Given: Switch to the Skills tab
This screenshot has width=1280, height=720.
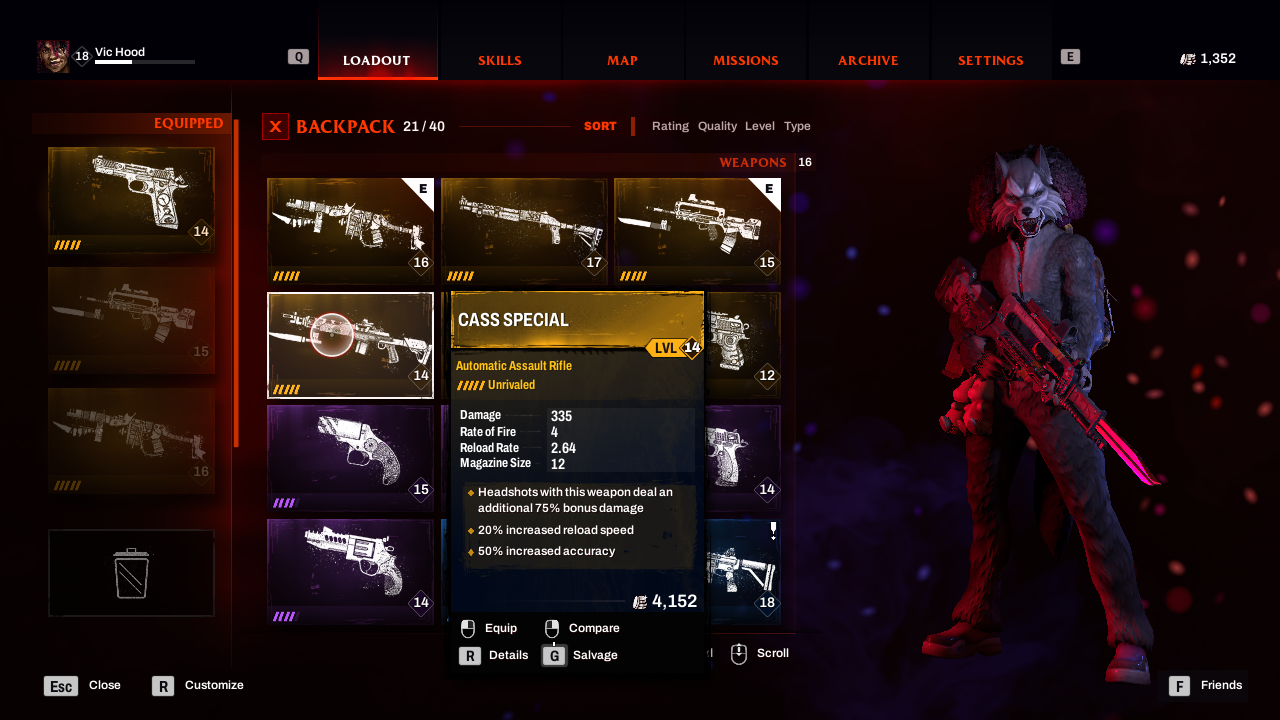Looking at the screenshot, I should point(499,60).
